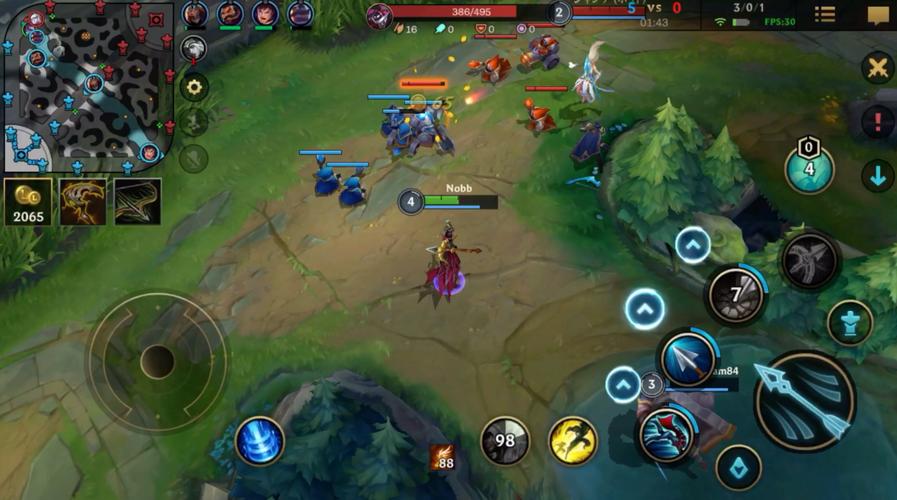
Task: Buy the recommended golden claw item
Action: click(x=82, y=201)
